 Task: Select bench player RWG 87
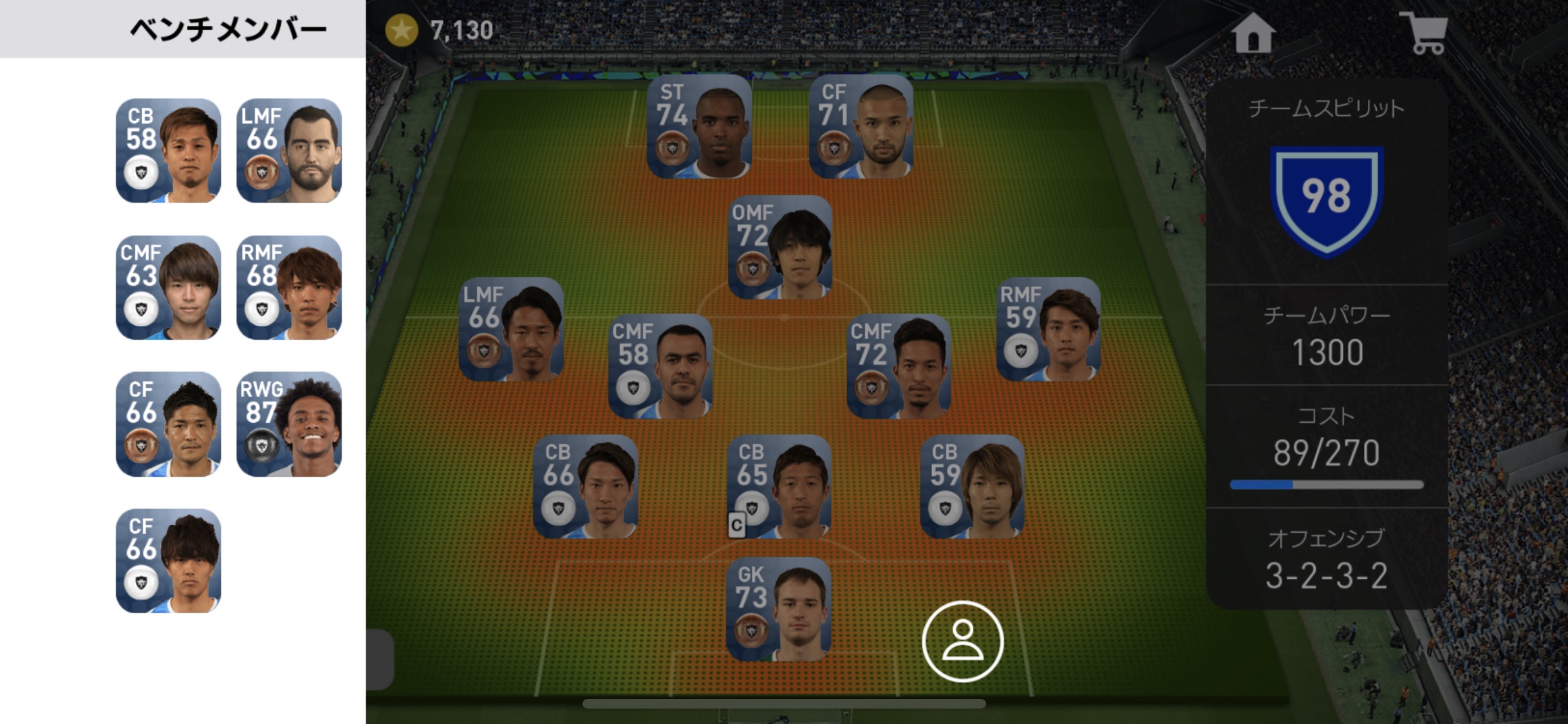click(289, 425)
